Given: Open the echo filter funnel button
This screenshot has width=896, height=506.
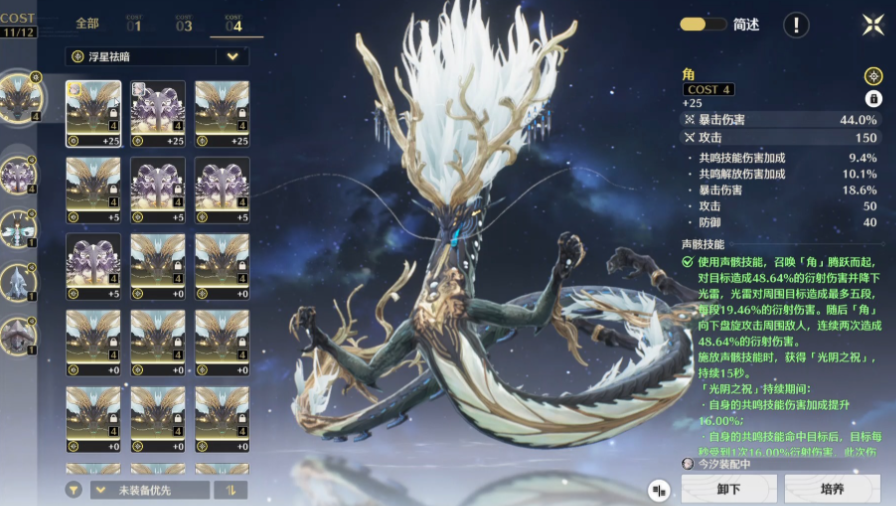Looking at the screenshot, I should 74,490.
